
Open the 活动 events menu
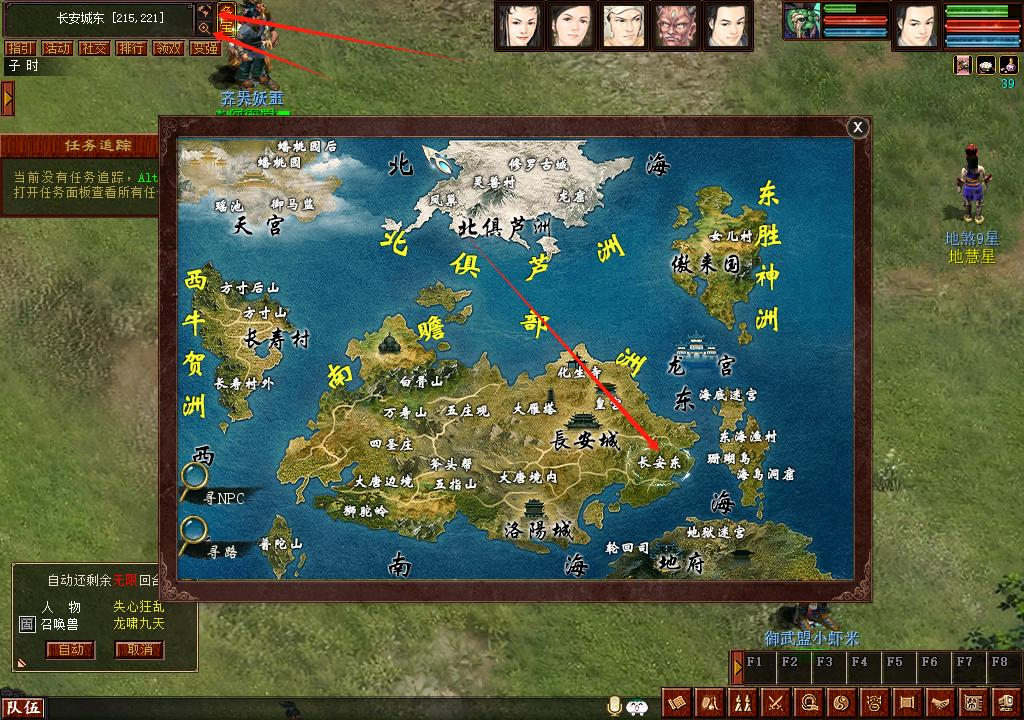coord(56,48)
